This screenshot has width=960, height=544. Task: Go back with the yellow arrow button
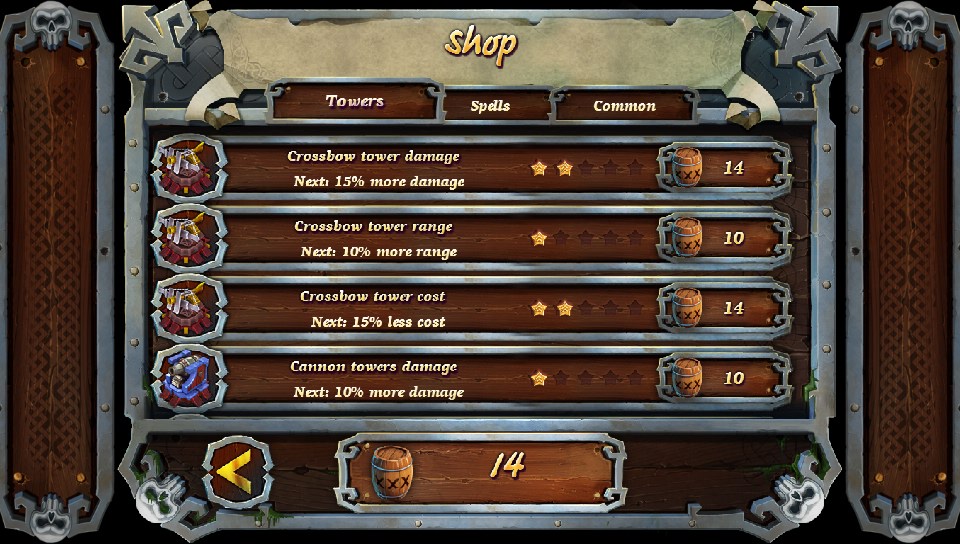[x=237, y=472]
